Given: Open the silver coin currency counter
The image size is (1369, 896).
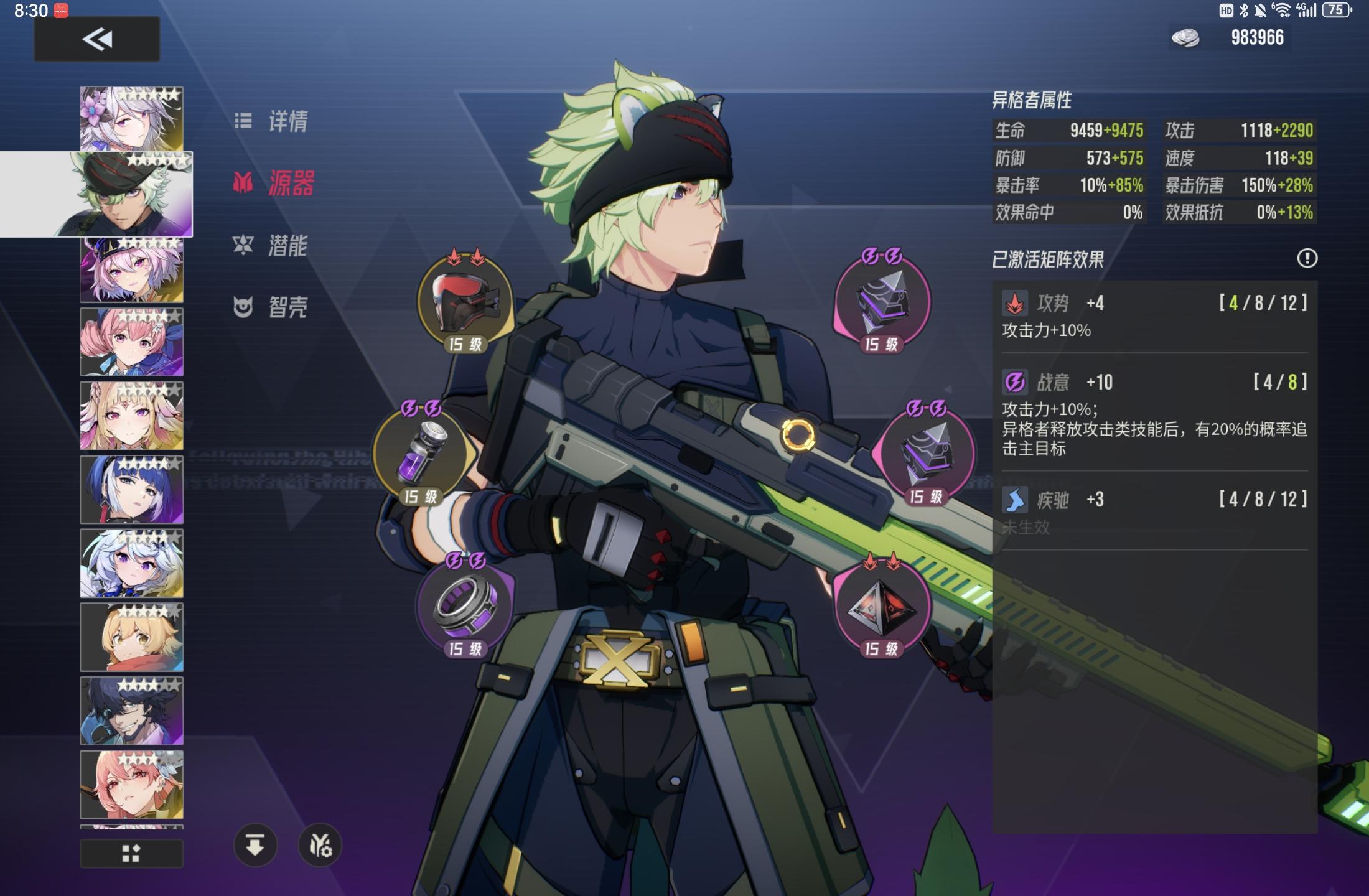Looking at the screenshot, I should [1228, 38].
